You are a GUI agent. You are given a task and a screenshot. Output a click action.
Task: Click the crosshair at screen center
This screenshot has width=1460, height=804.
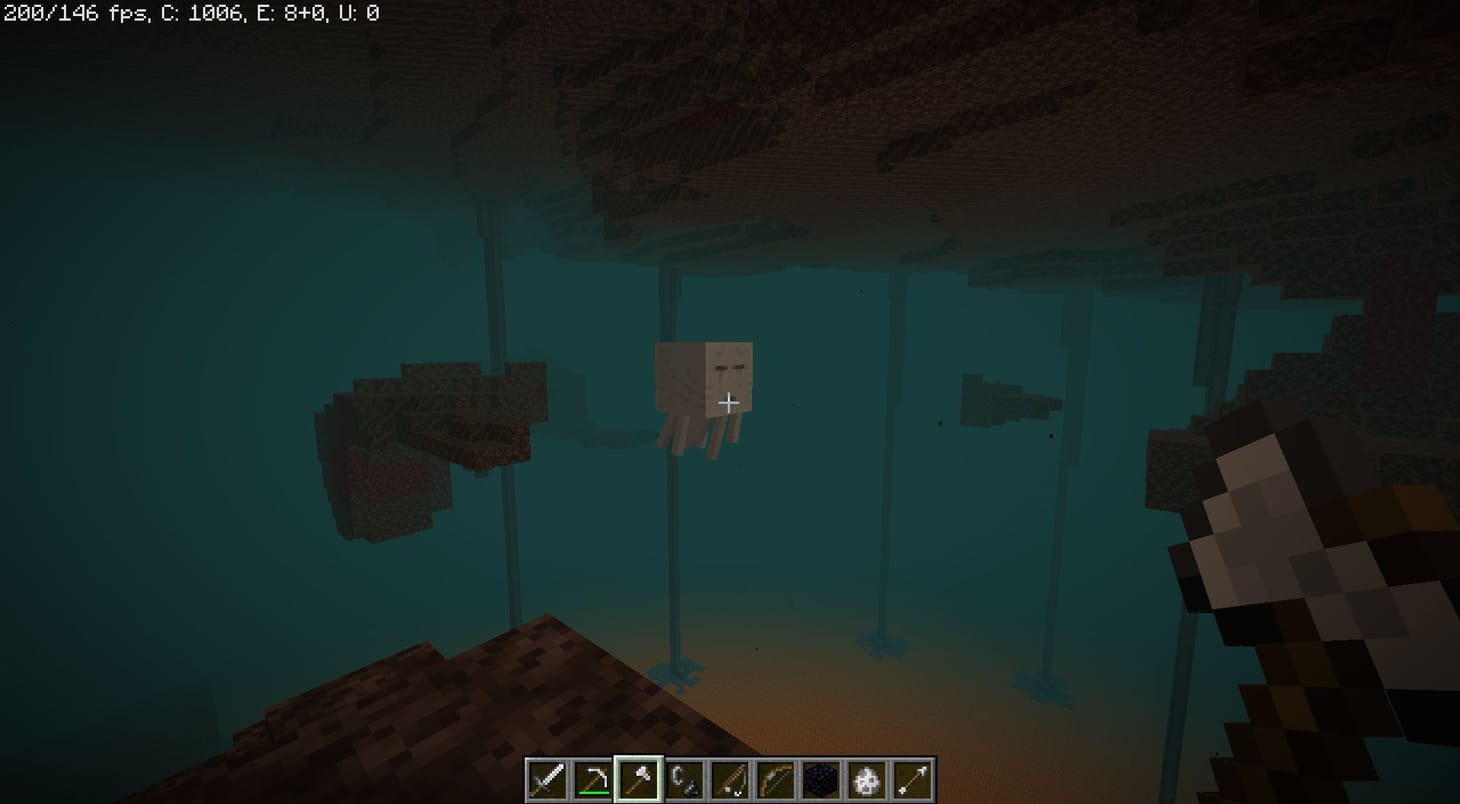(x=729, y=402)
